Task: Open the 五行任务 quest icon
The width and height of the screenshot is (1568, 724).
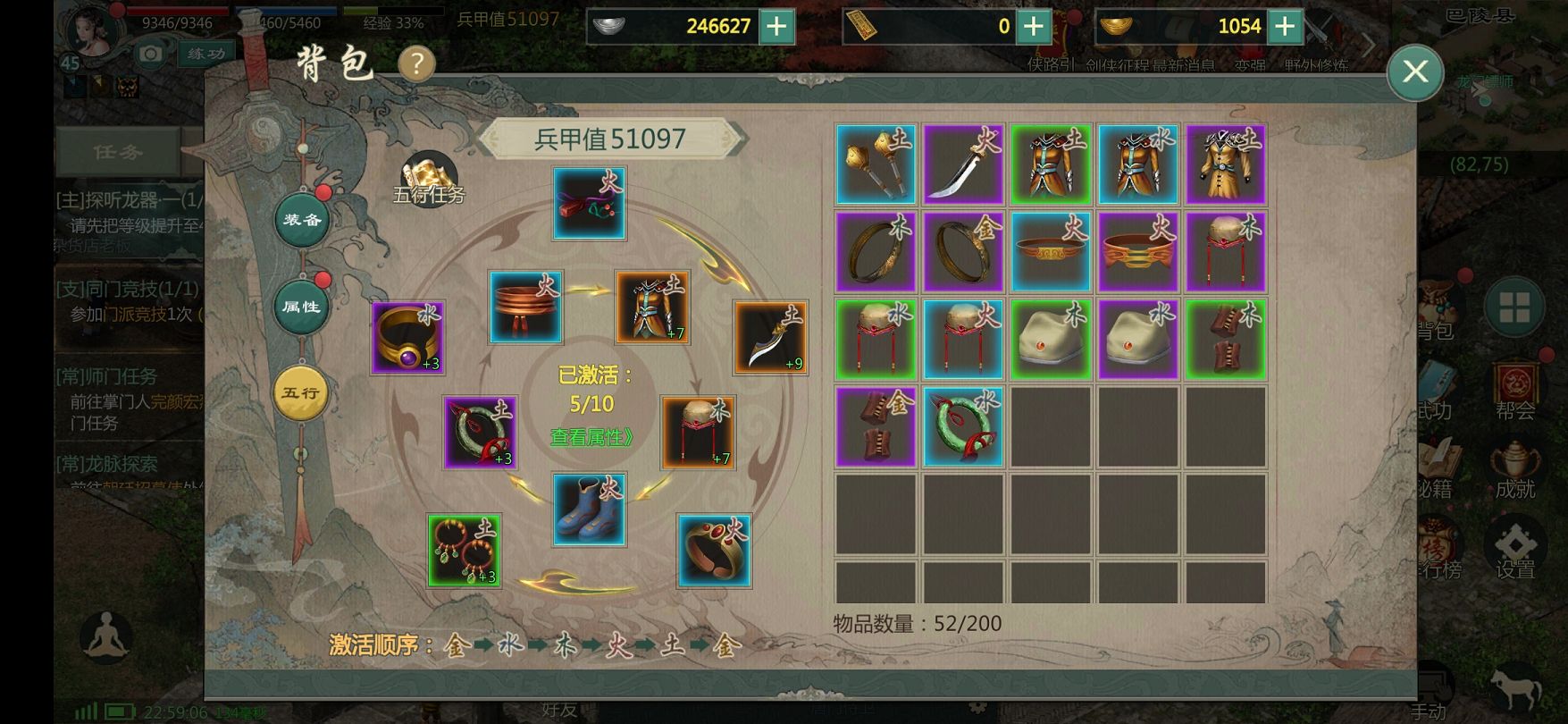Action: (x=429, y=179)
